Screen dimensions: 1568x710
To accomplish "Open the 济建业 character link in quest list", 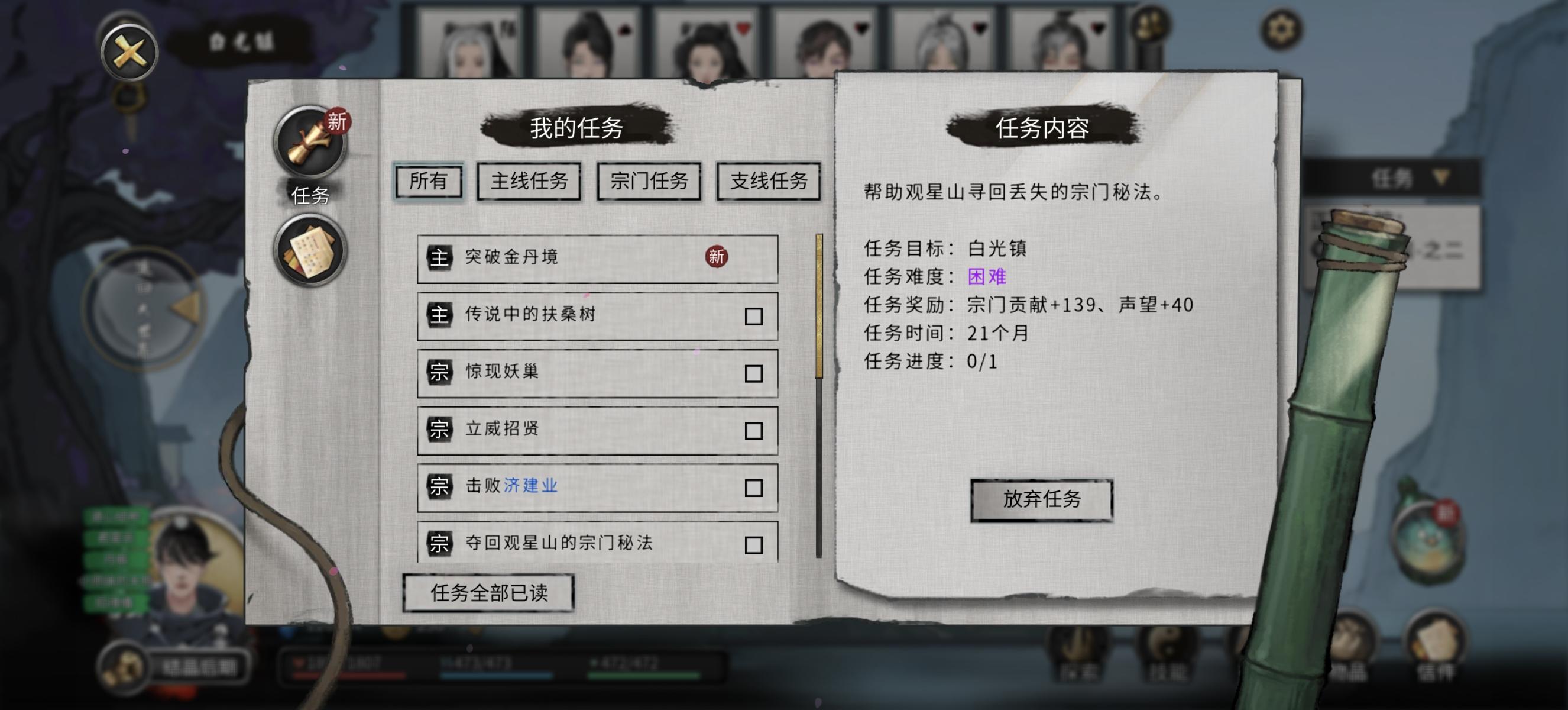I will tap(531, 486).
